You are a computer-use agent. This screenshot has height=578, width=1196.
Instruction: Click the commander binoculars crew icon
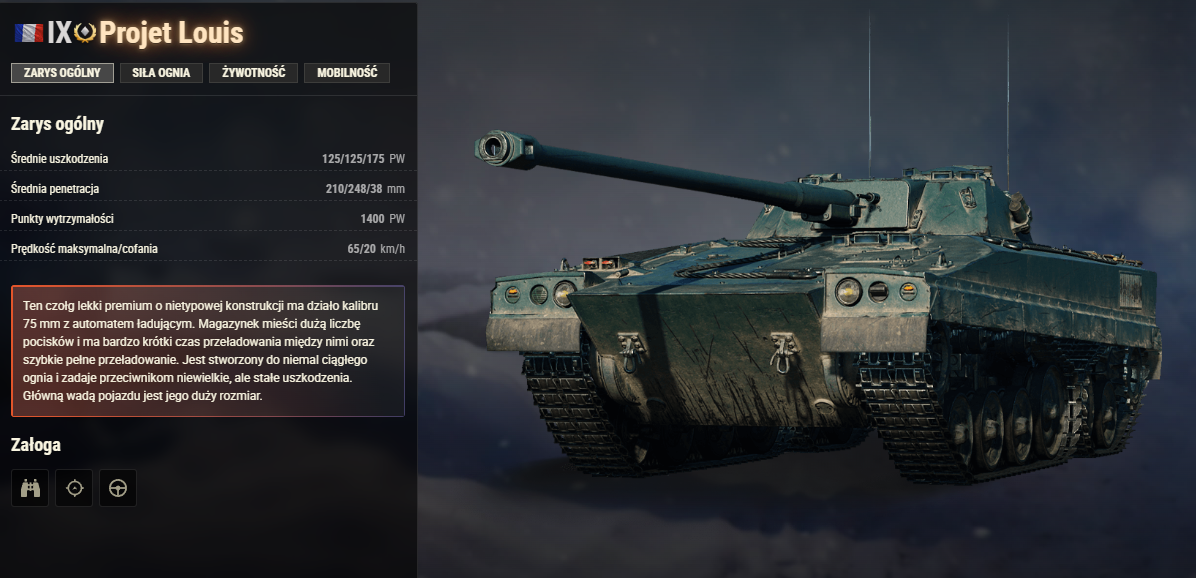click(x=30, y=488)
